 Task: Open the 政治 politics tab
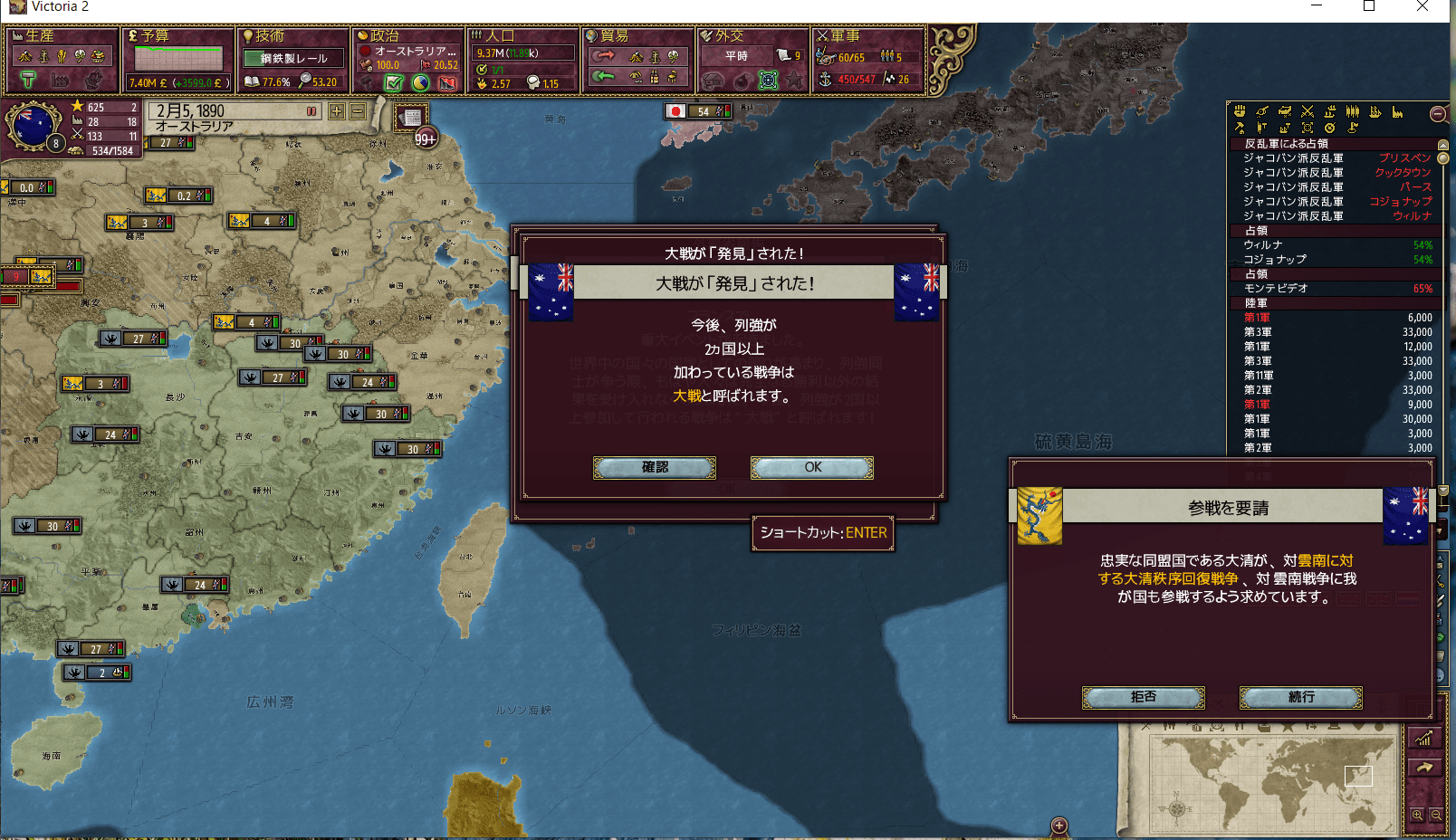tap(384, 36)
